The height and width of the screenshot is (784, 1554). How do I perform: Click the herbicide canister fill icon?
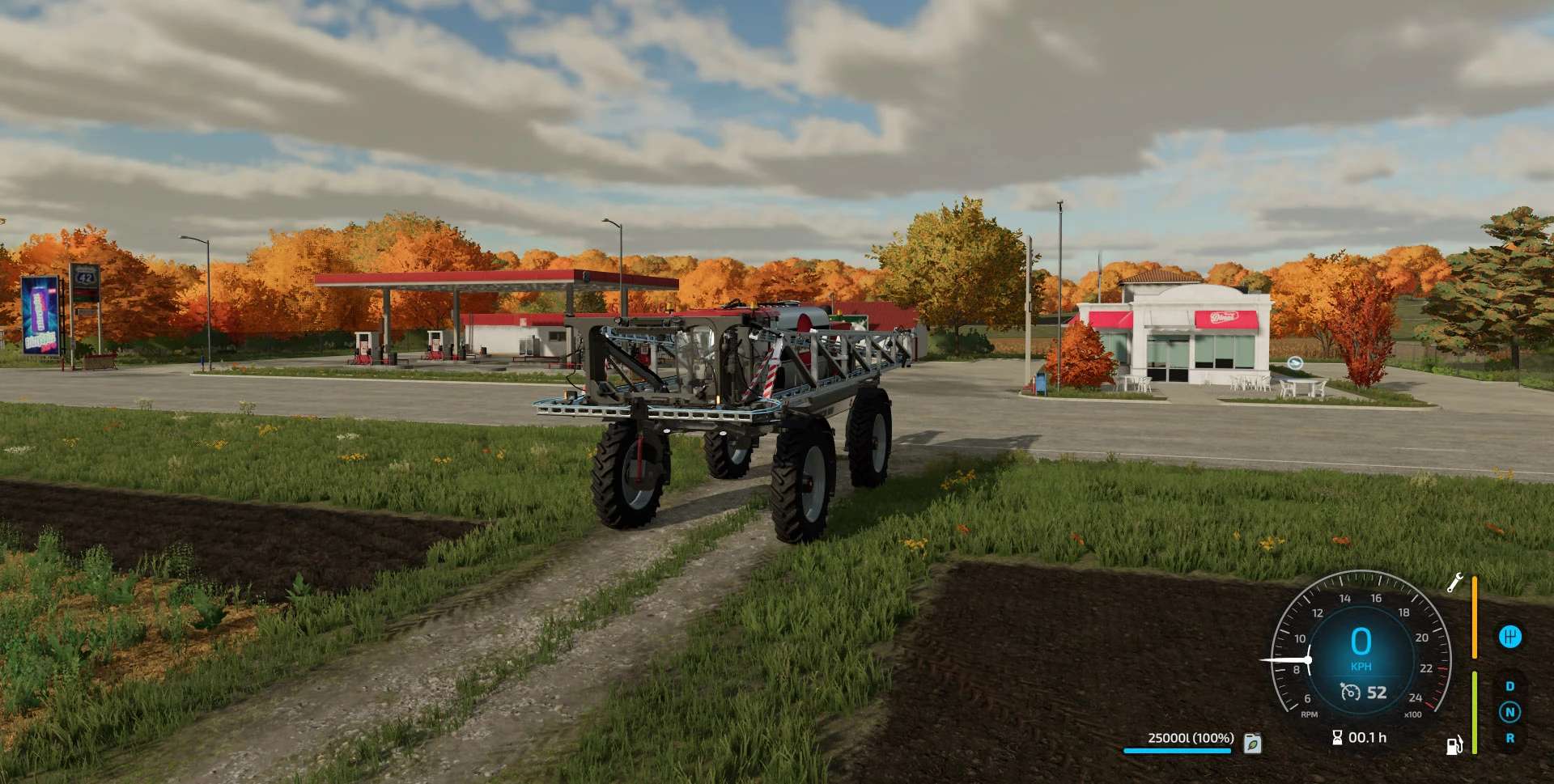(1252, 743)
